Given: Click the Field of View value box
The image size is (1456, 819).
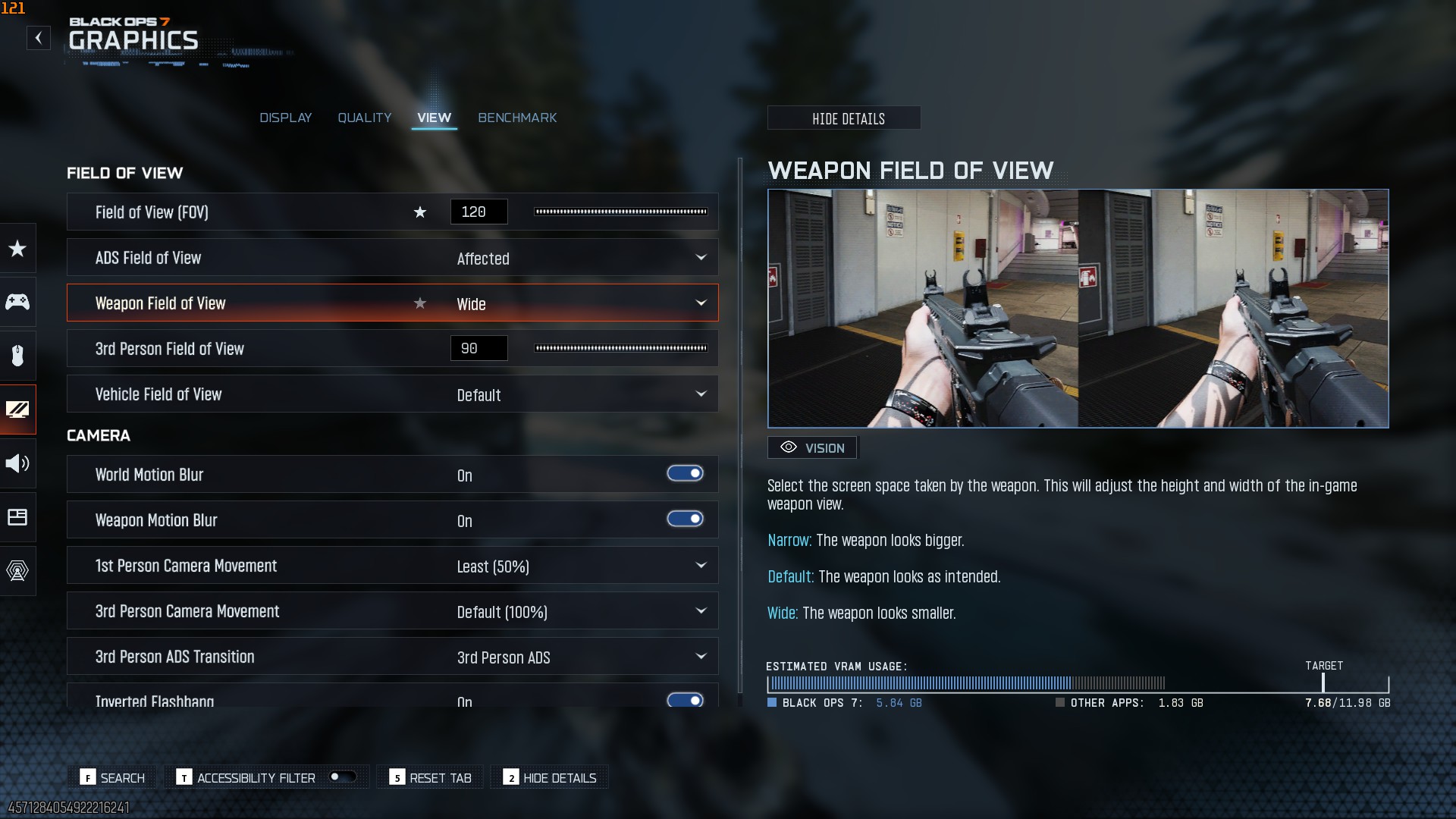Looking at the screenshot, I should [x=479, y=212].
